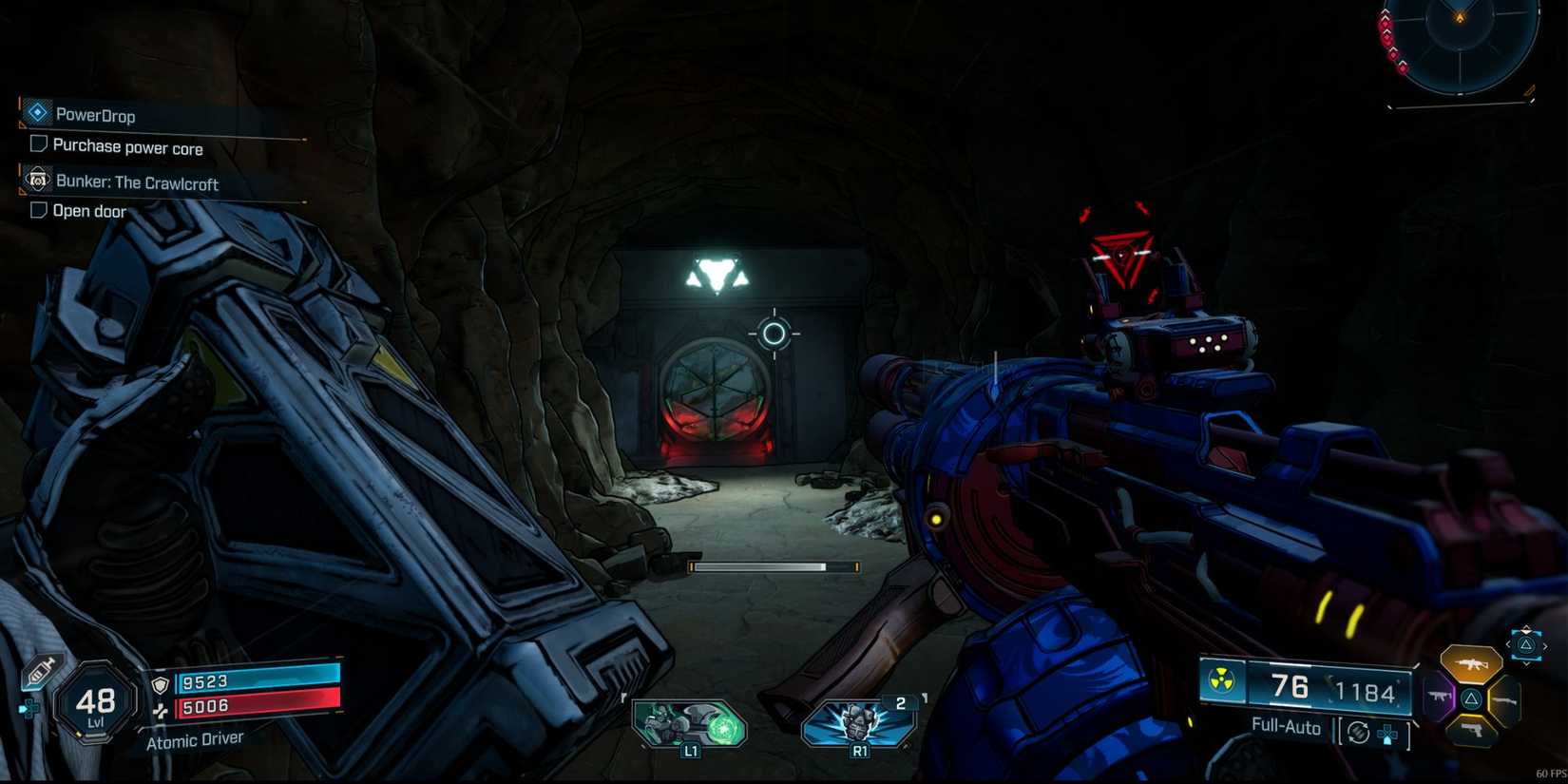Viewport: 1568px width, 784px height.
Task: Select the yellow shotgun weapon slot
Action: click(x=1504, y=700)
